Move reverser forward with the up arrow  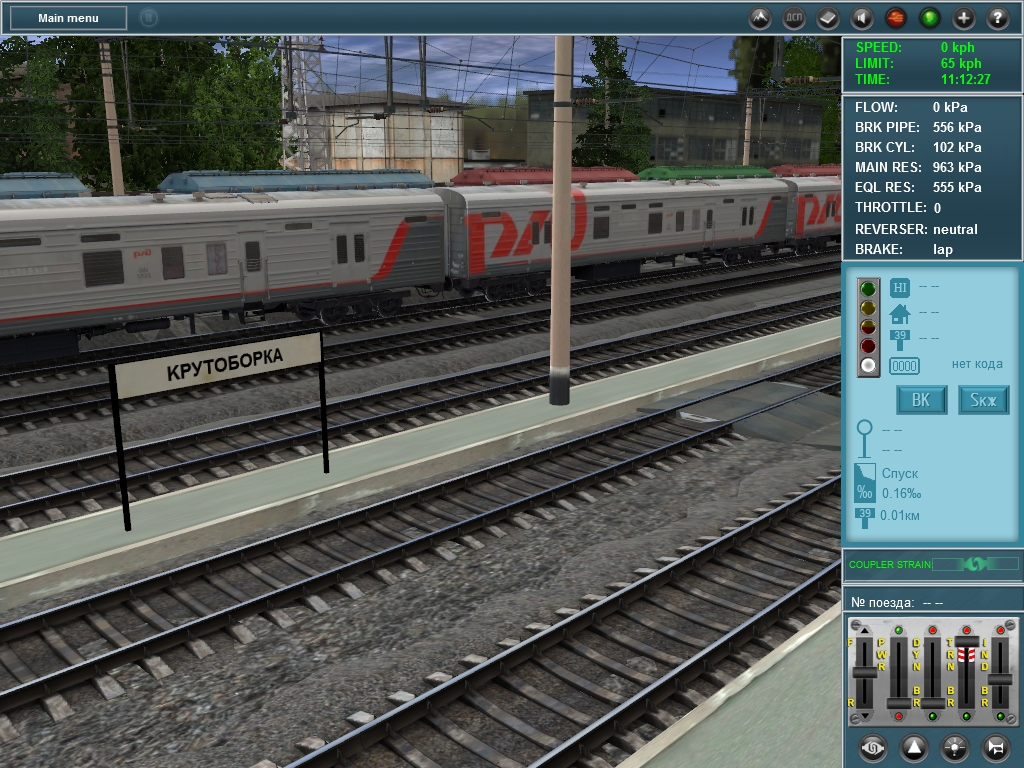[865, 629]
